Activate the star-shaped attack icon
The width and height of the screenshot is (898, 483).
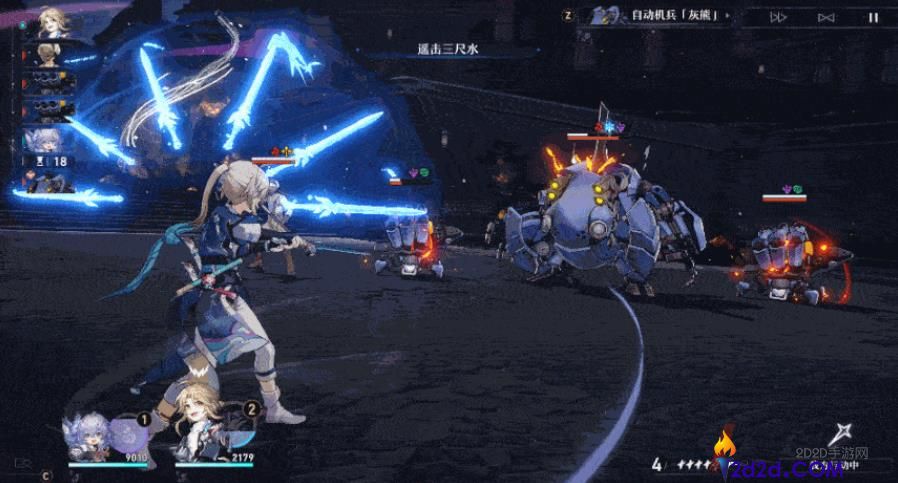point(844,434)
